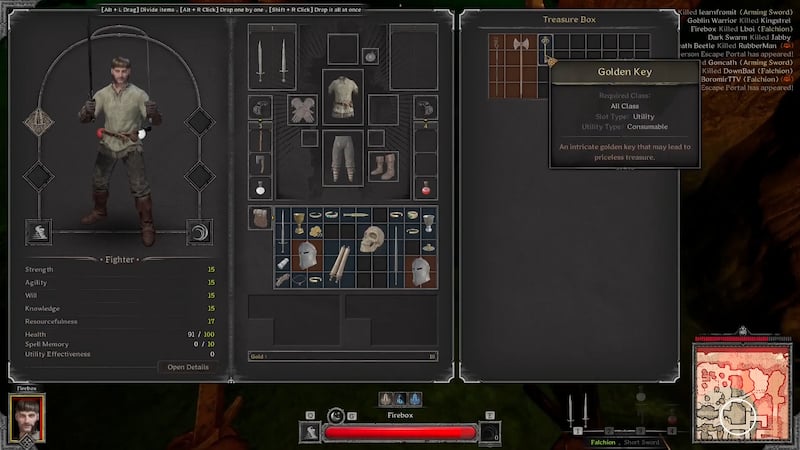Pick the leather pouch bag slot
This screenshot has width=800, height=450.
pyautogui.click(x=260, y=217)
